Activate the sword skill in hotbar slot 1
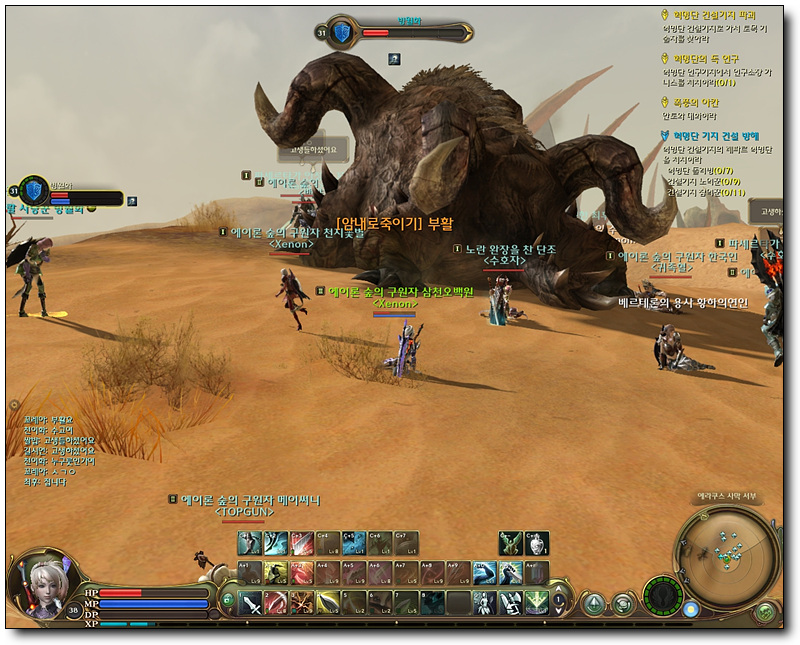Image resolution: width=800 pixels, height=645 pixels. coord(250,602)
